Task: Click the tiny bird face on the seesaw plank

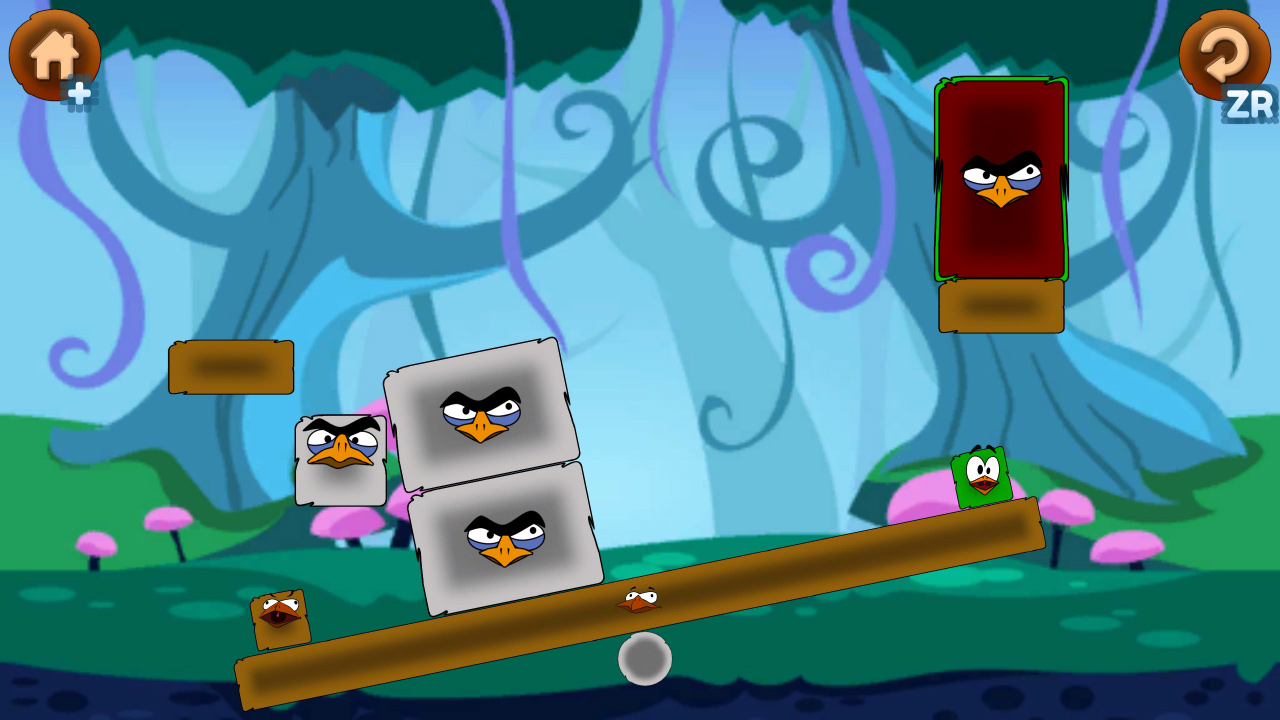Action: tap(640, 597)
